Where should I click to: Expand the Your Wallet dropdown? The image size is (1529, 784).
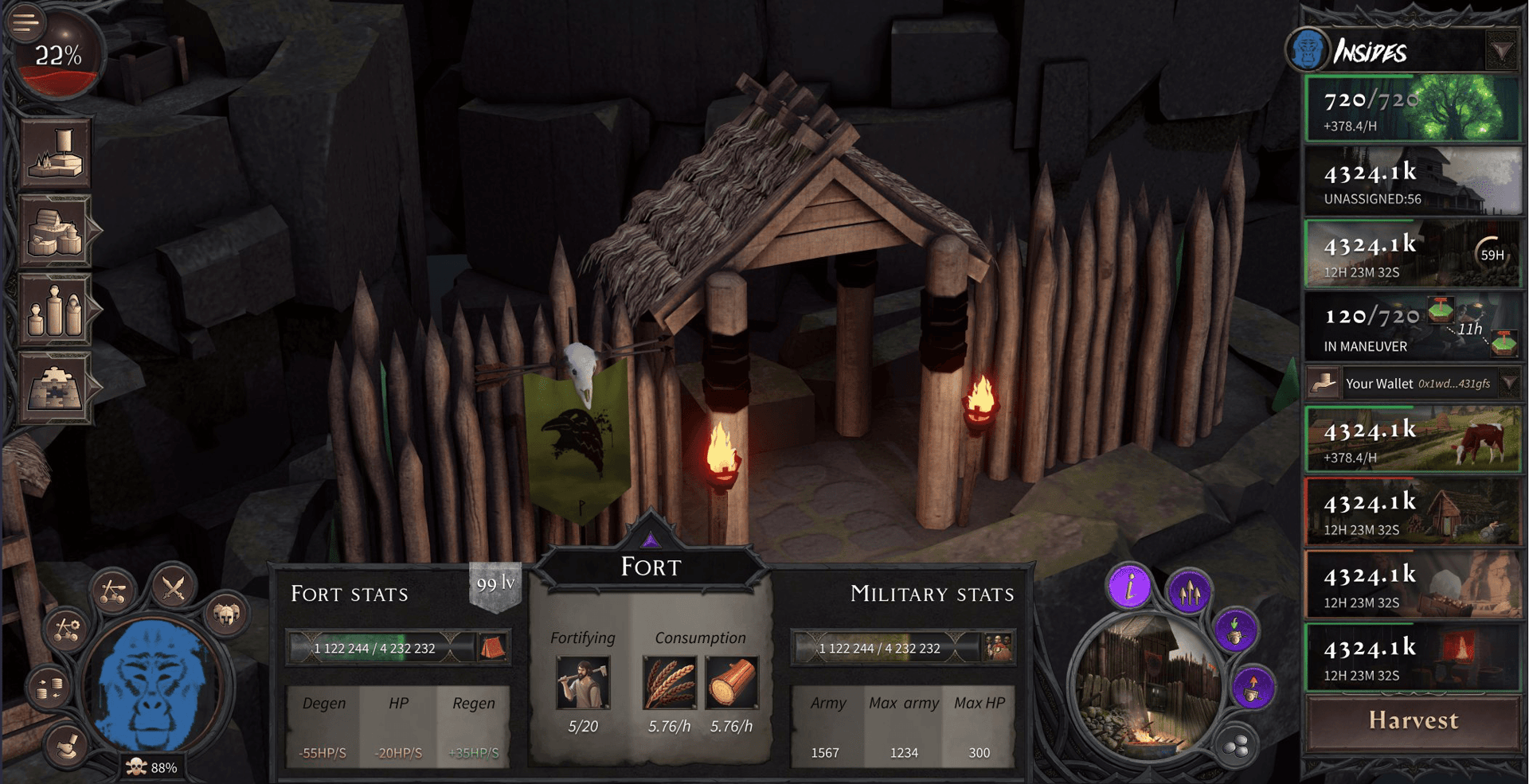(1509, 384)
